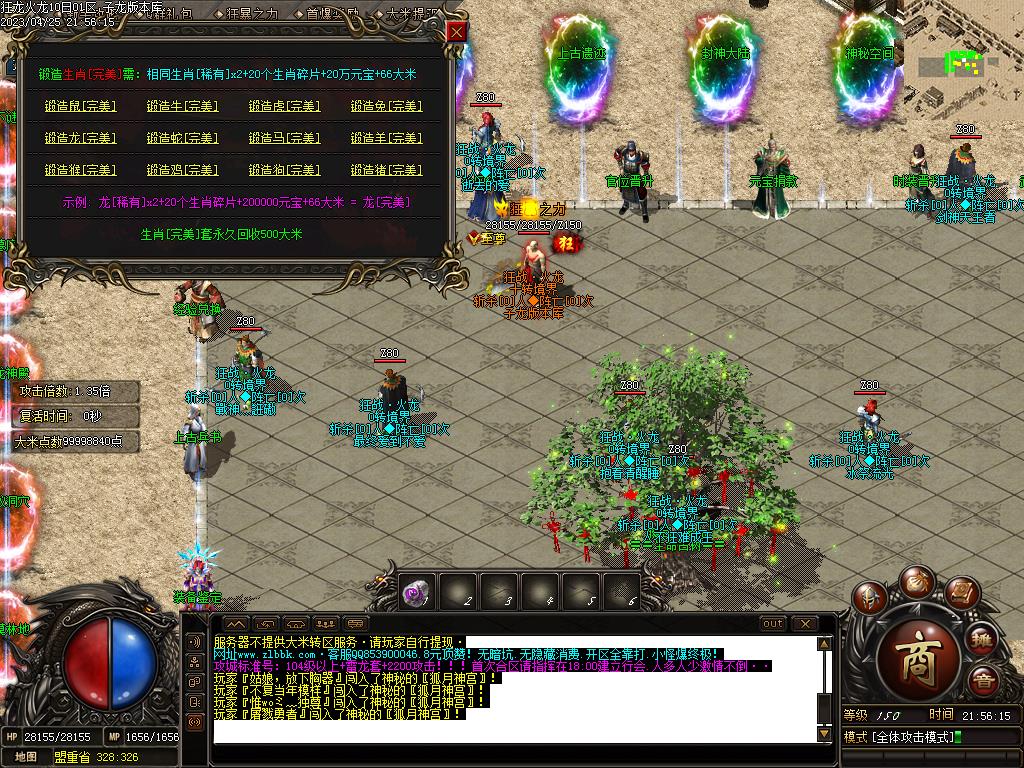The height and width of the screenshot is (768, 1024).
Task: Click 锻造虎[完美] forging link
Action: coord(284,106)
